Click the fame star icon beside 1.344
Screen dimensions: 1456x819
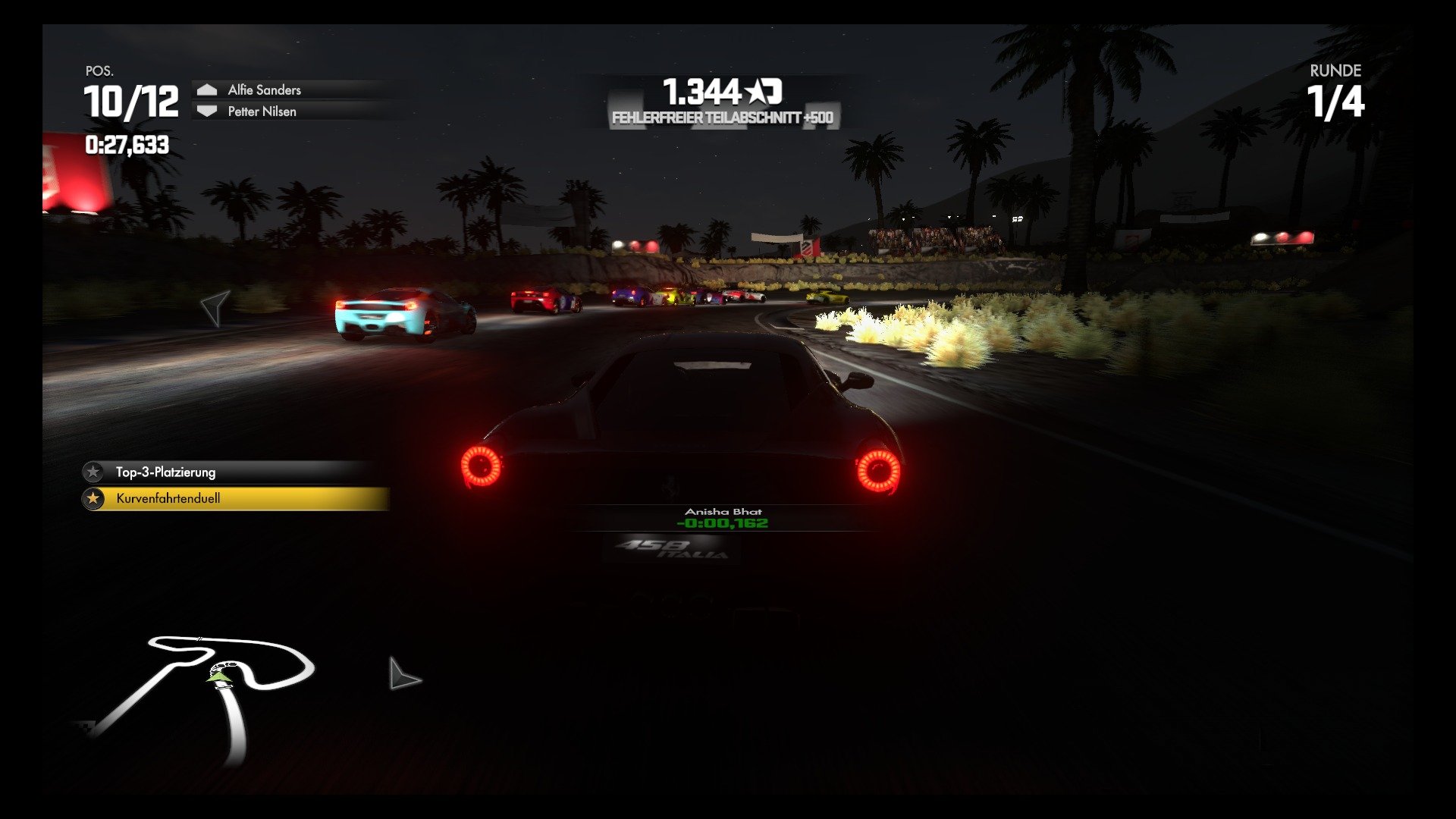[x=758, y=89]
